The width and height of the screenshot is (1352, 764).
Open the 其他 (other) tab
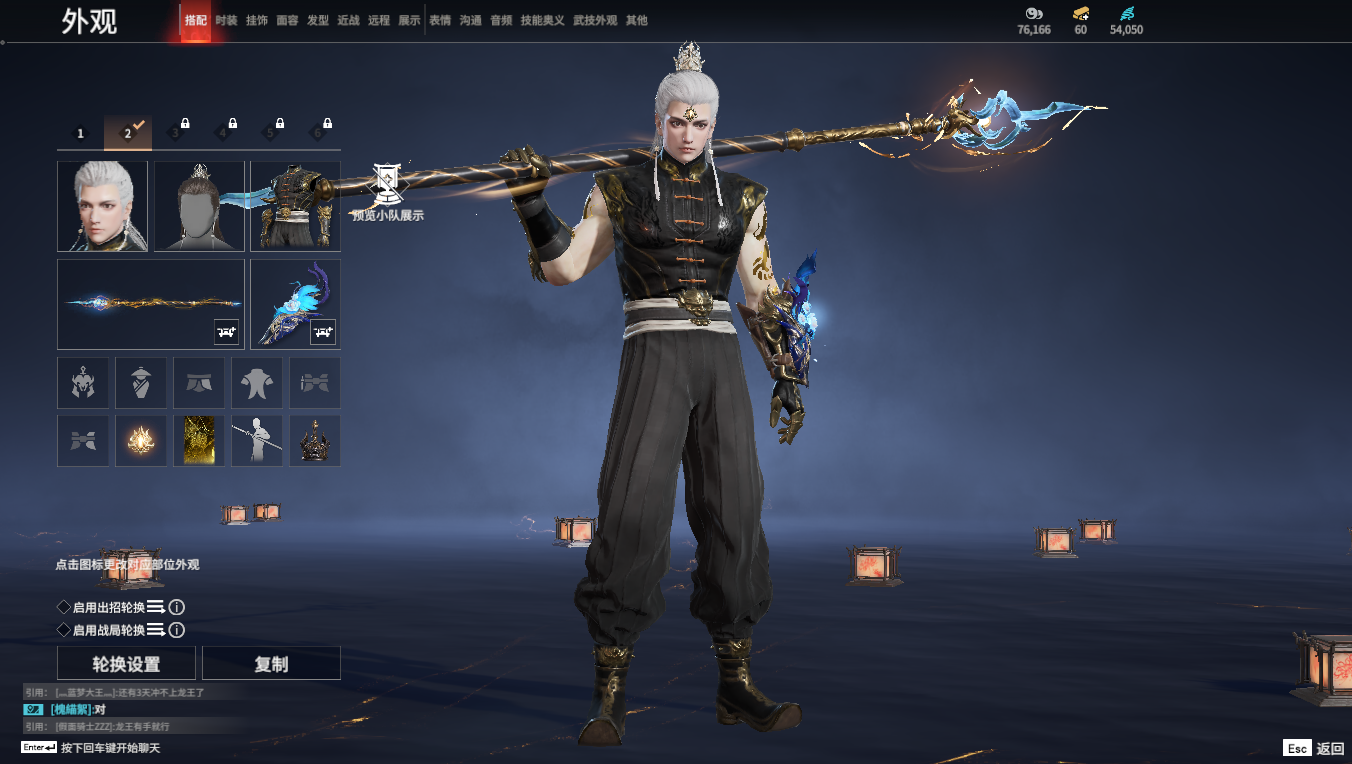pos(636,20)
